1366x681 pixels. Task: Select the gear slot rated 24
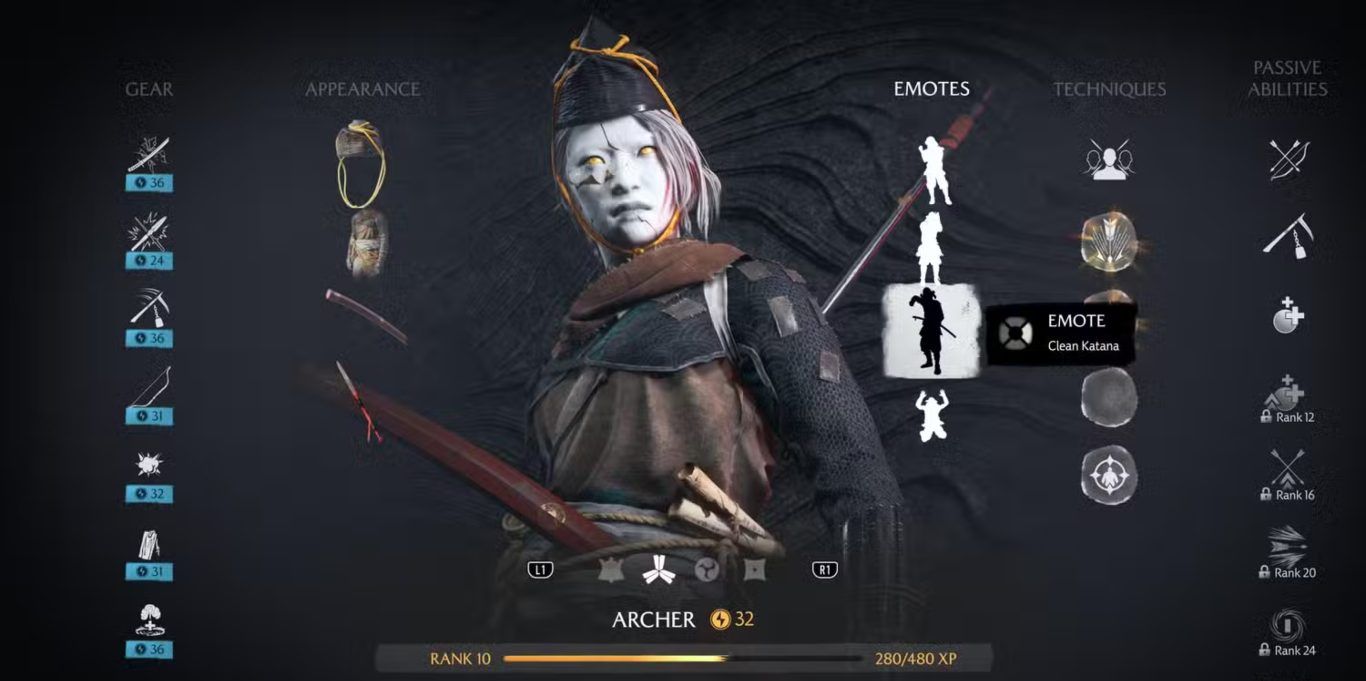coord(149,234)
